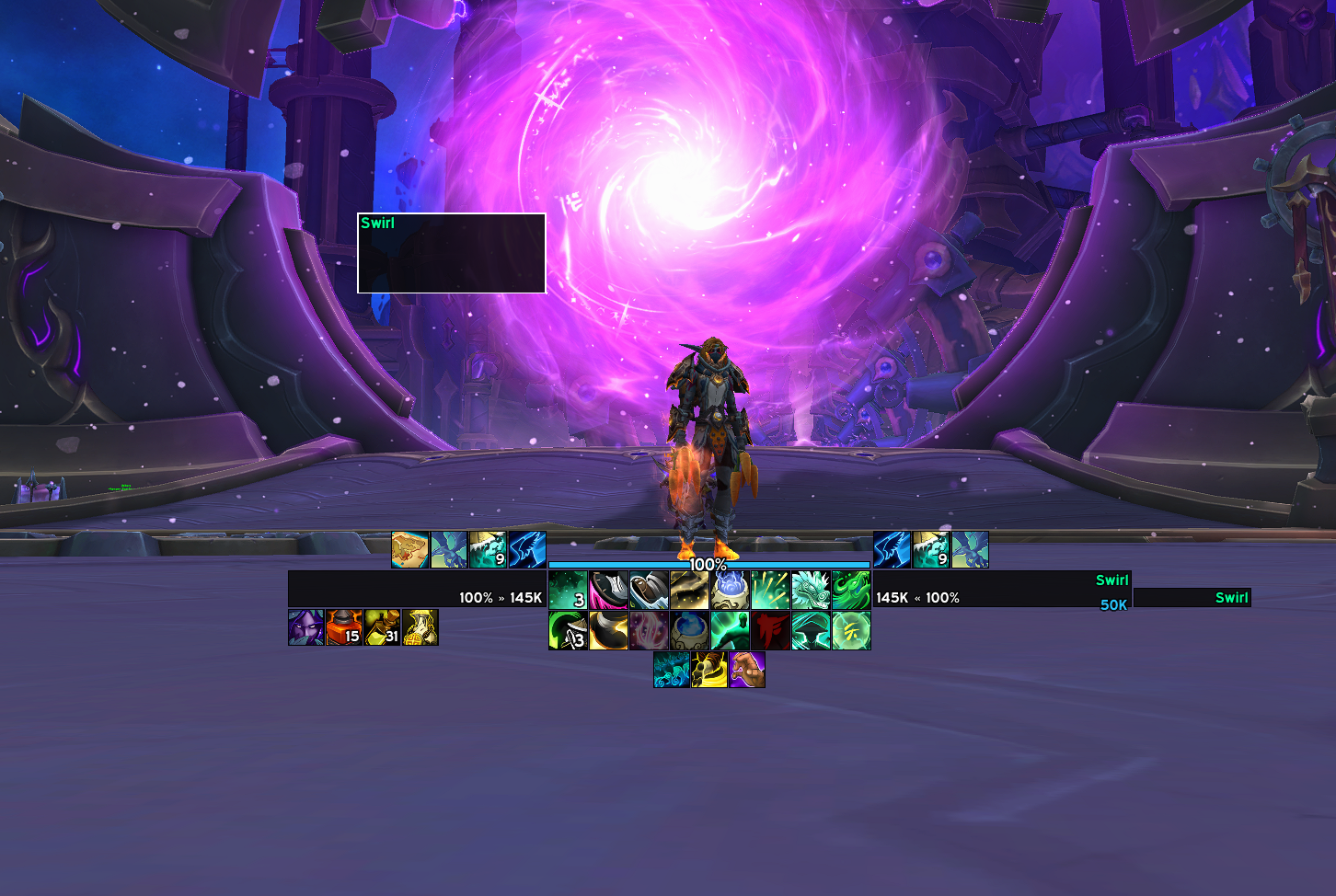Screen dimensions: 1336x896
Task: Activate the teal swirling clouds ability
Action: [672, 671]
